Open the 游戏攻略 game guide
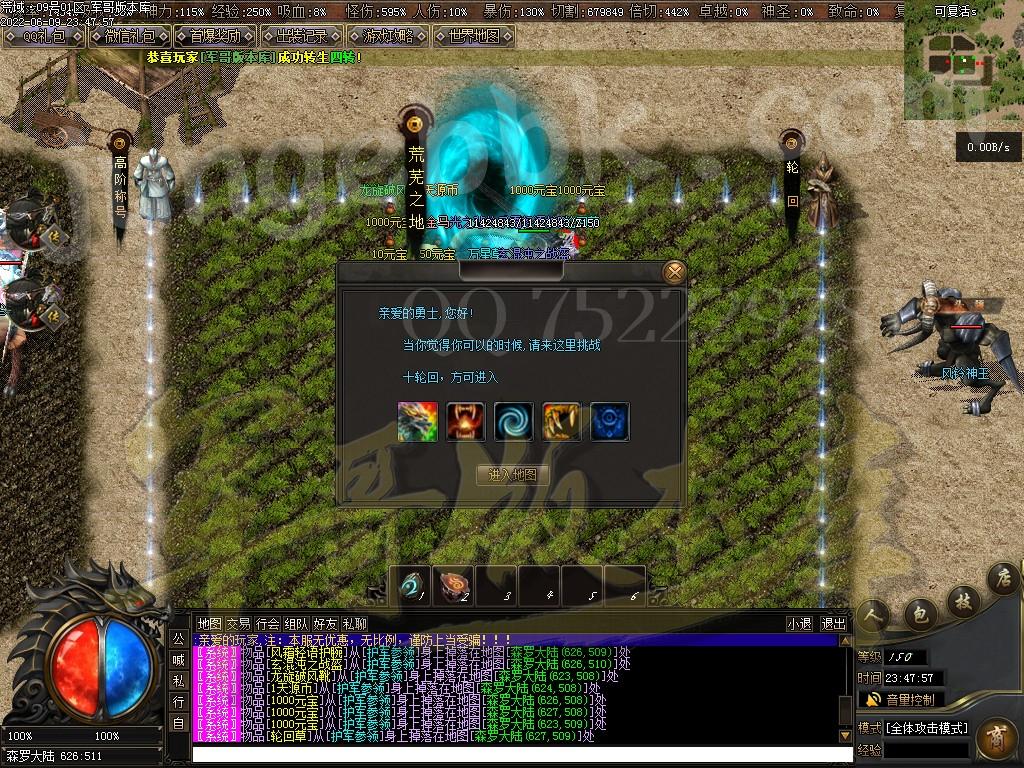This screenshot has width=1024, height=768. [388, 36]
